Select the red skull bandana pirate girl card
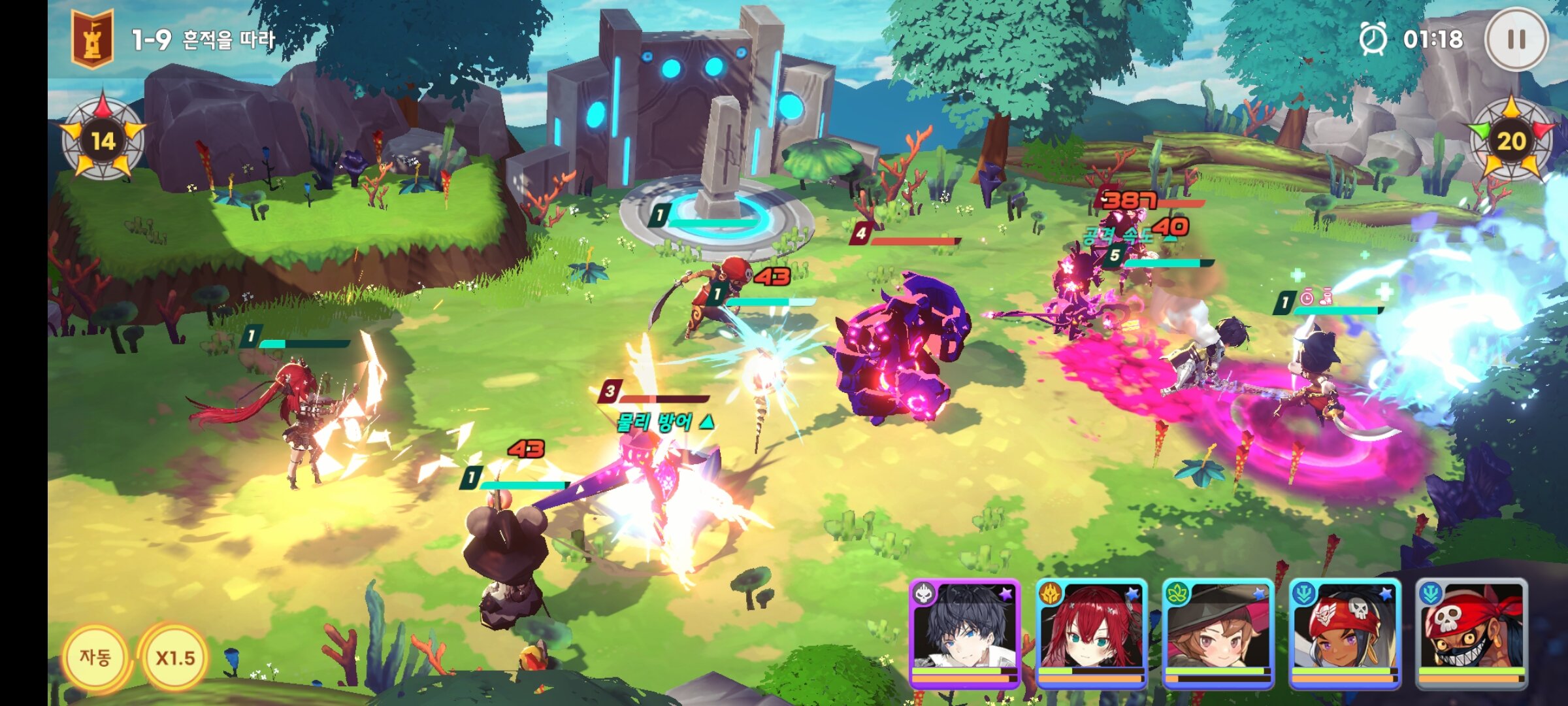1568x706 pixels. [x=1345, y=633]
